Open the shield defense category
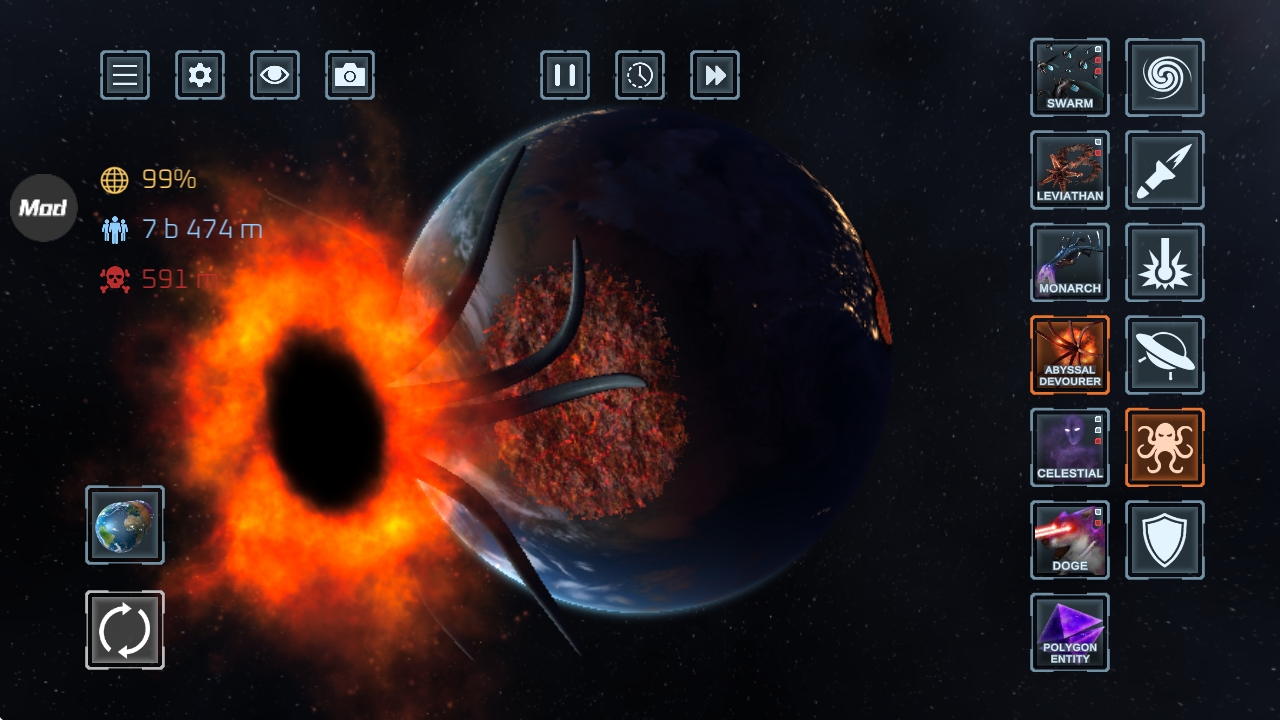Viewport: 1280px width, 720px height. (1165, 540)
